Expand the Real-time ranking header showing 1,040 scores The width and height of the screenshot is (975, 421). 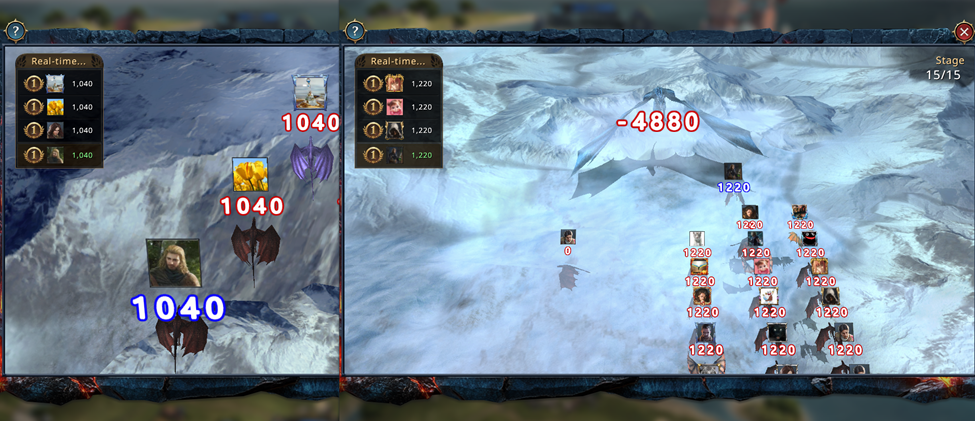tap(59, 61)
